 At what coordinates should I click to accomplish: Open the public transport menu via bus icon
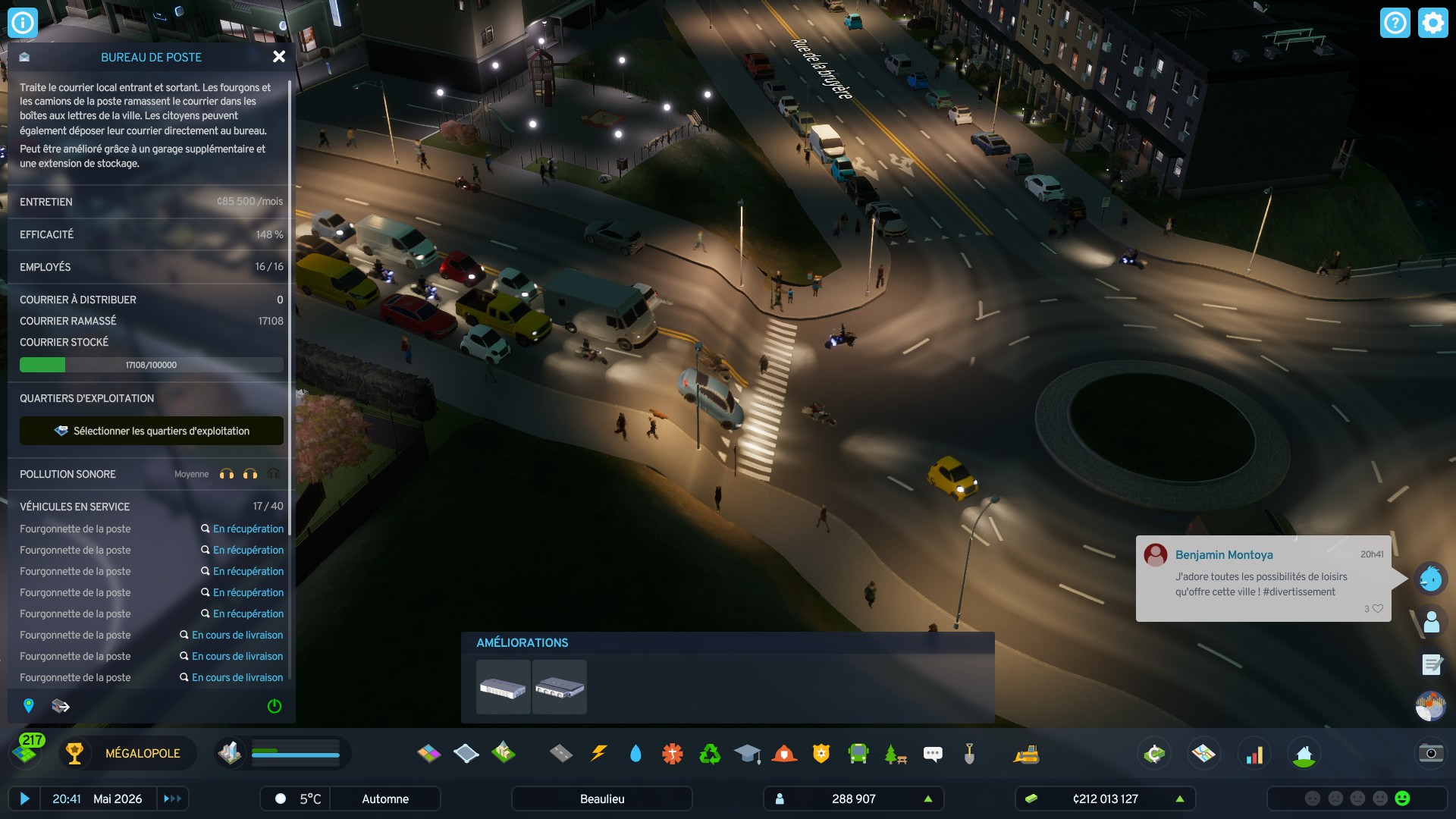(x=858, y=753)
